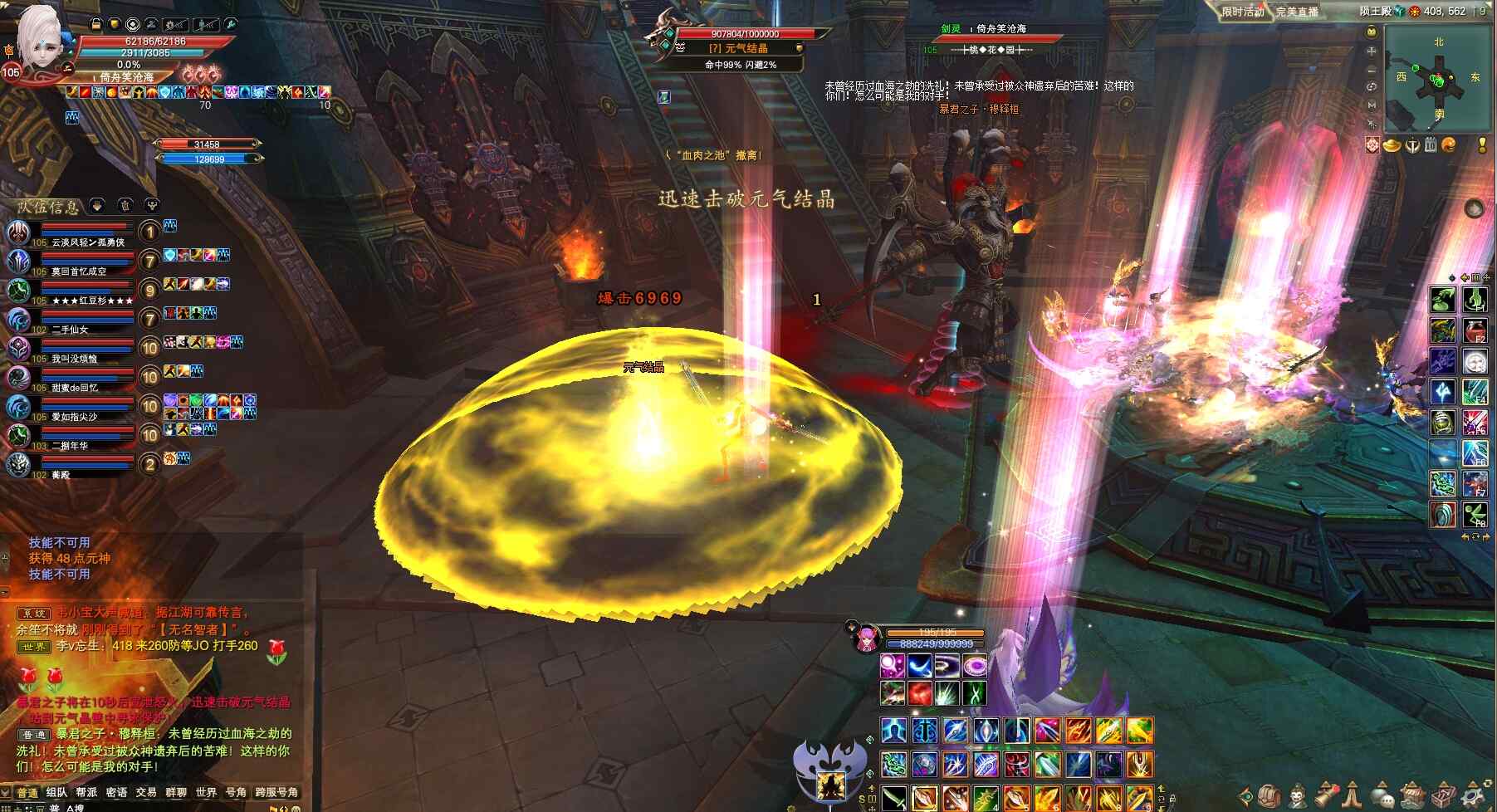The image size is (1497, 812).
Task: Click the yellow exclamation notification icon
Action: (1482, 145)
